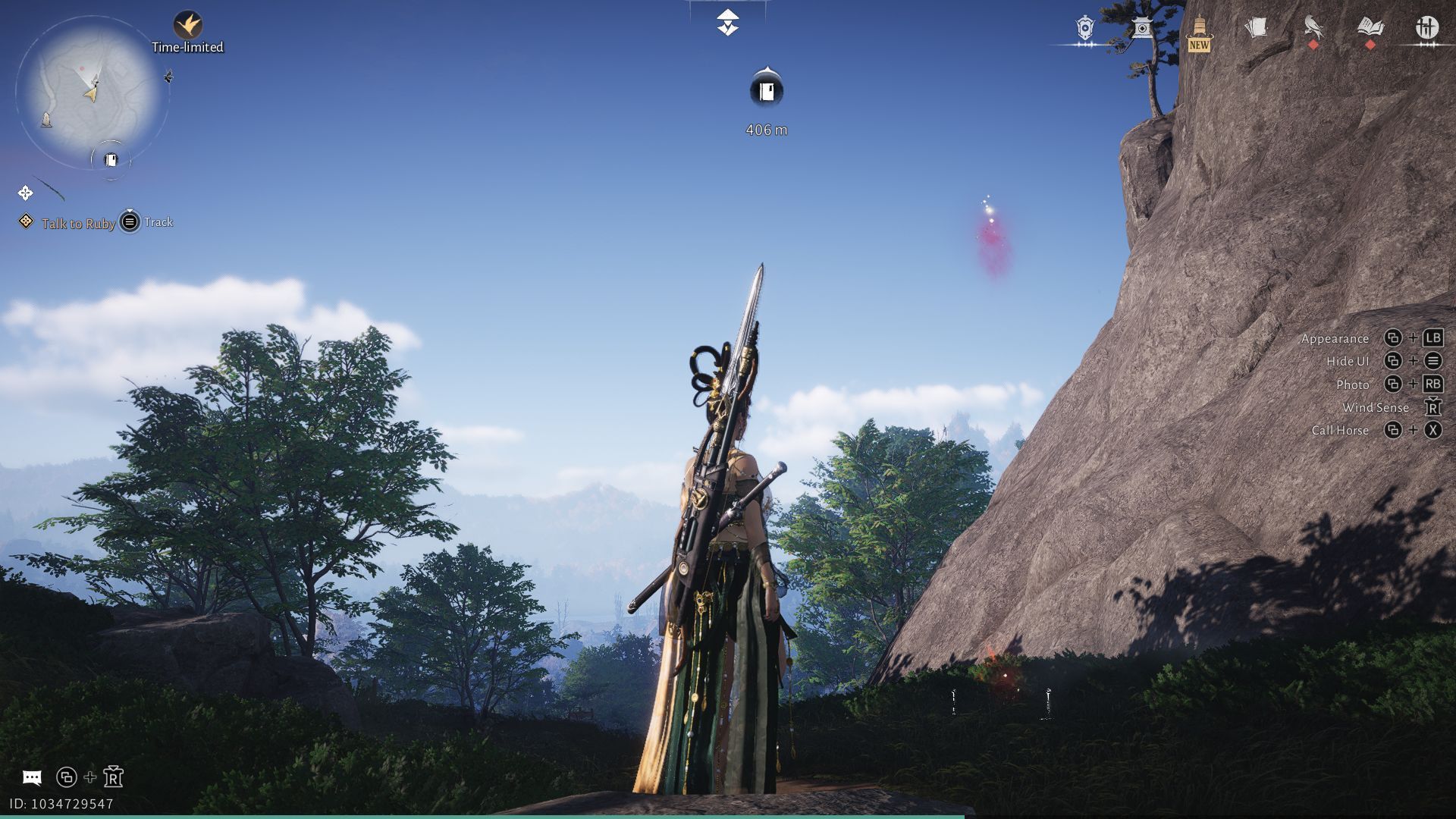Open the shrine-shaped icon in top bar
The width and height of the screenshot is (1456, 819).
point(1142,29)
